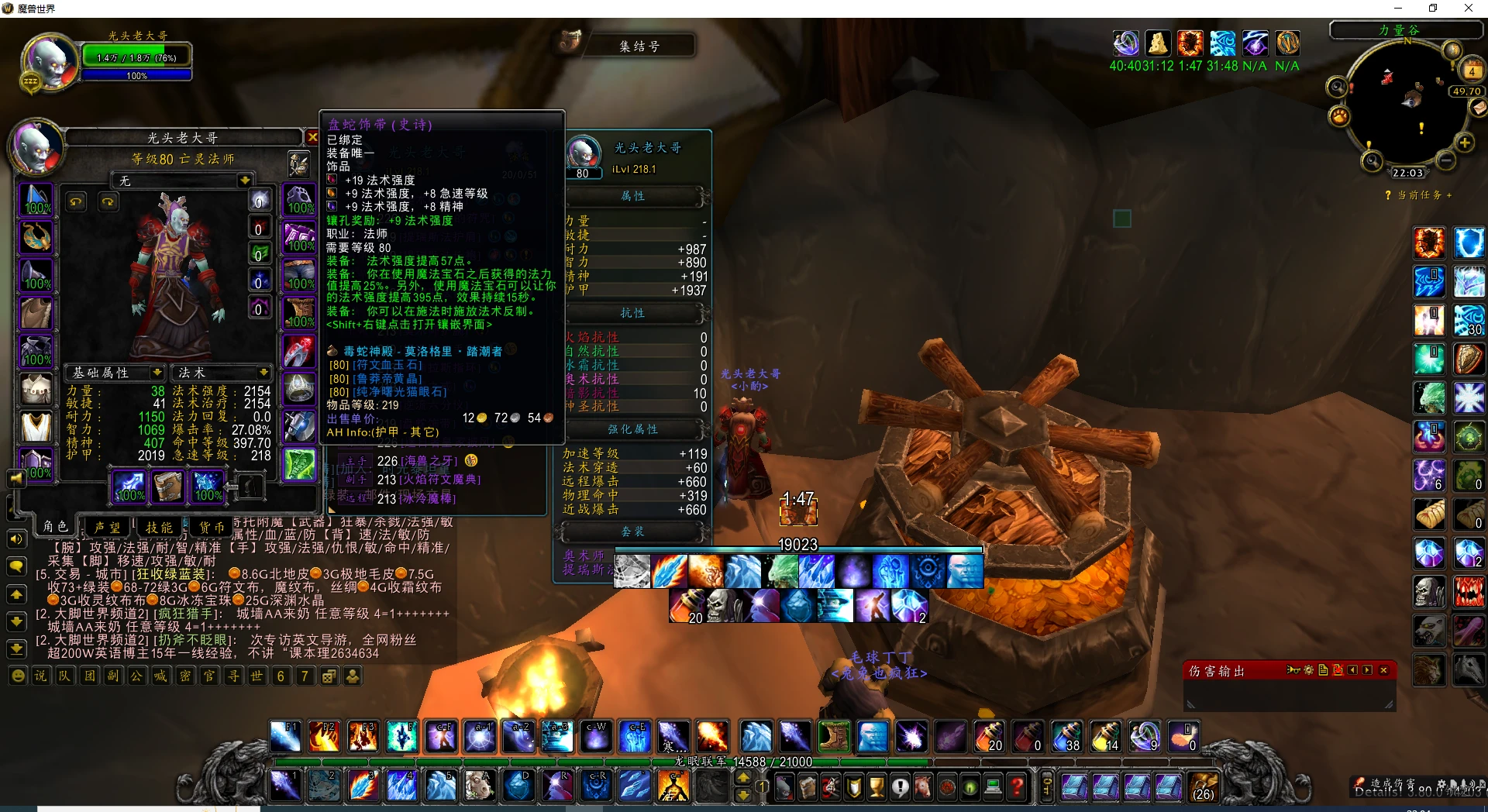Rotate the character model left
This screenshot has height=812, width=1488.
76,201
